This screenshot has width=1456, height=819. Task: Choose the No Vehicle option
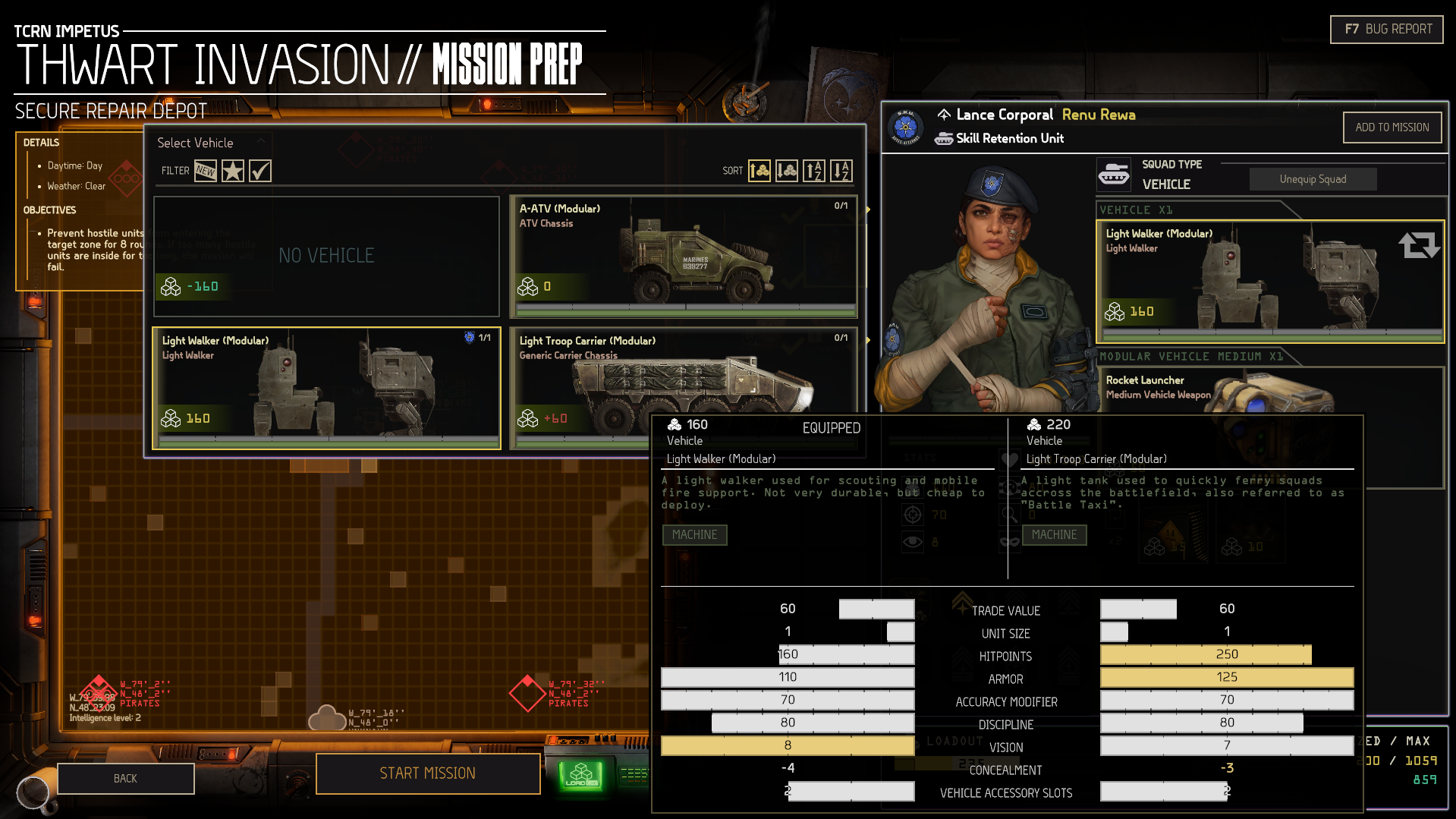tap(326, 256)
